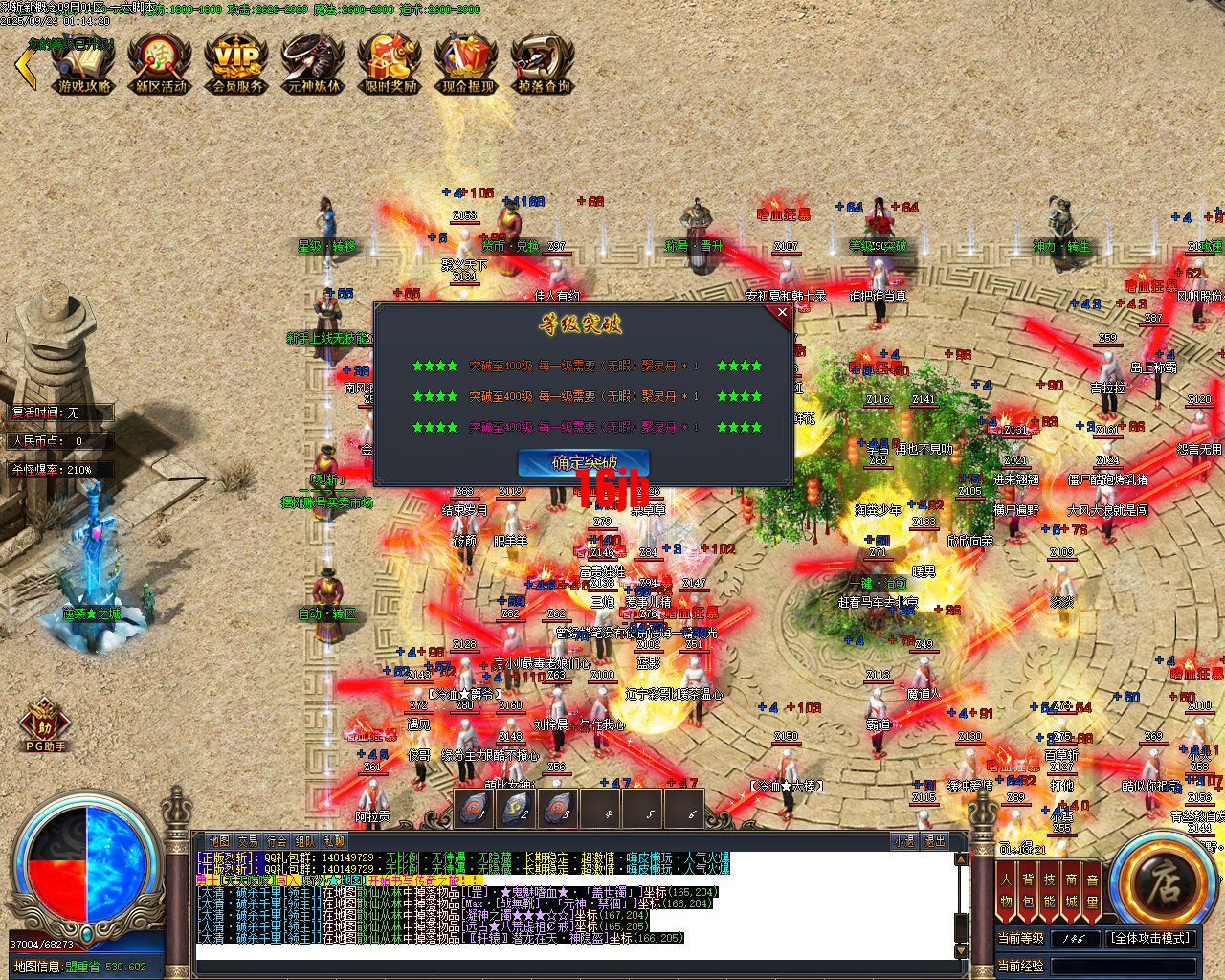This screenshot has height=980, width=1225.
Task: Switch to the 地图 chat tab
Action: pos(217,840)
